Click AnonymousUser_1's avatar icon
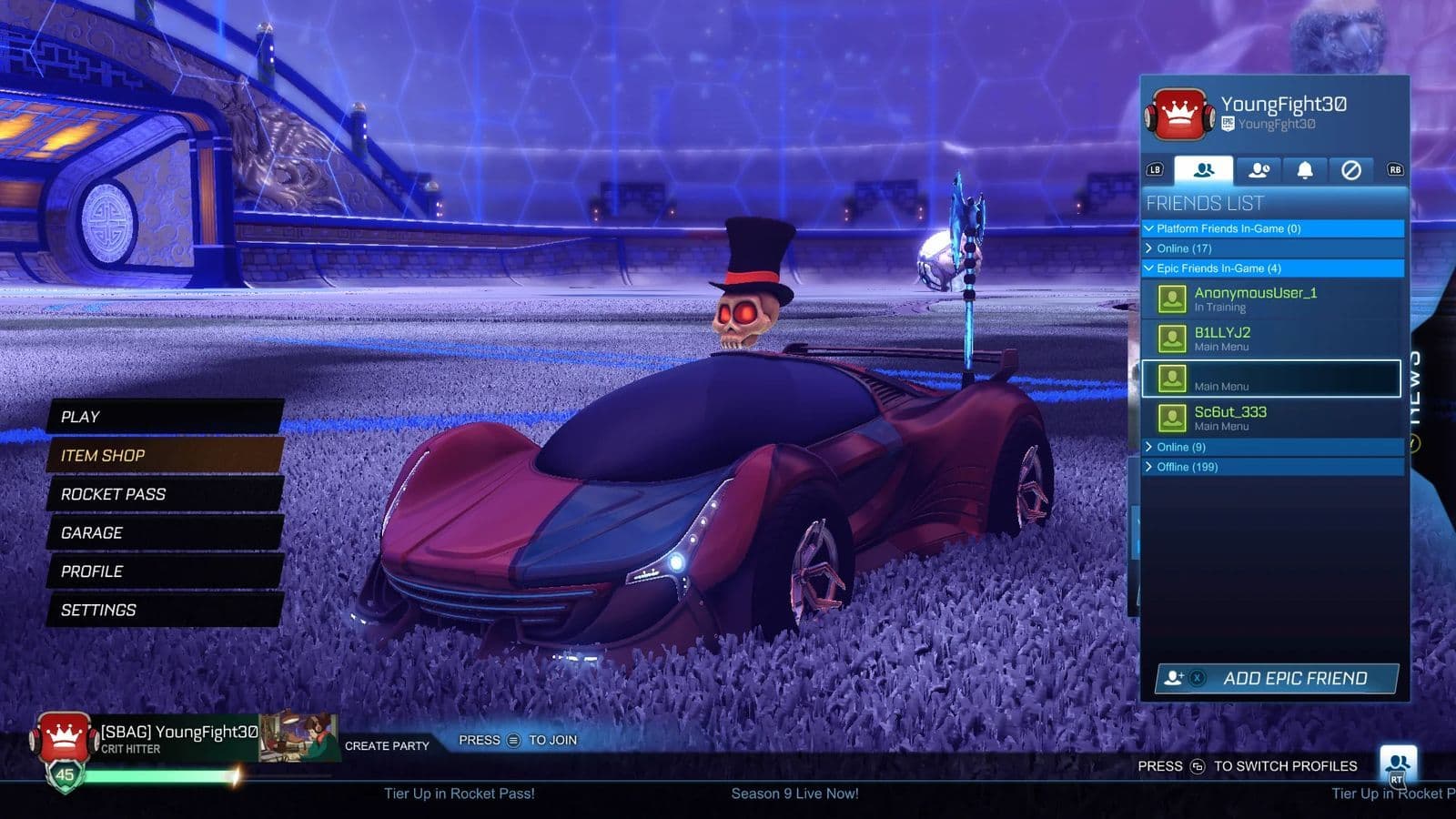Image resolution: width=1456 pixels, height=819 pixels. pos(1173,298)
